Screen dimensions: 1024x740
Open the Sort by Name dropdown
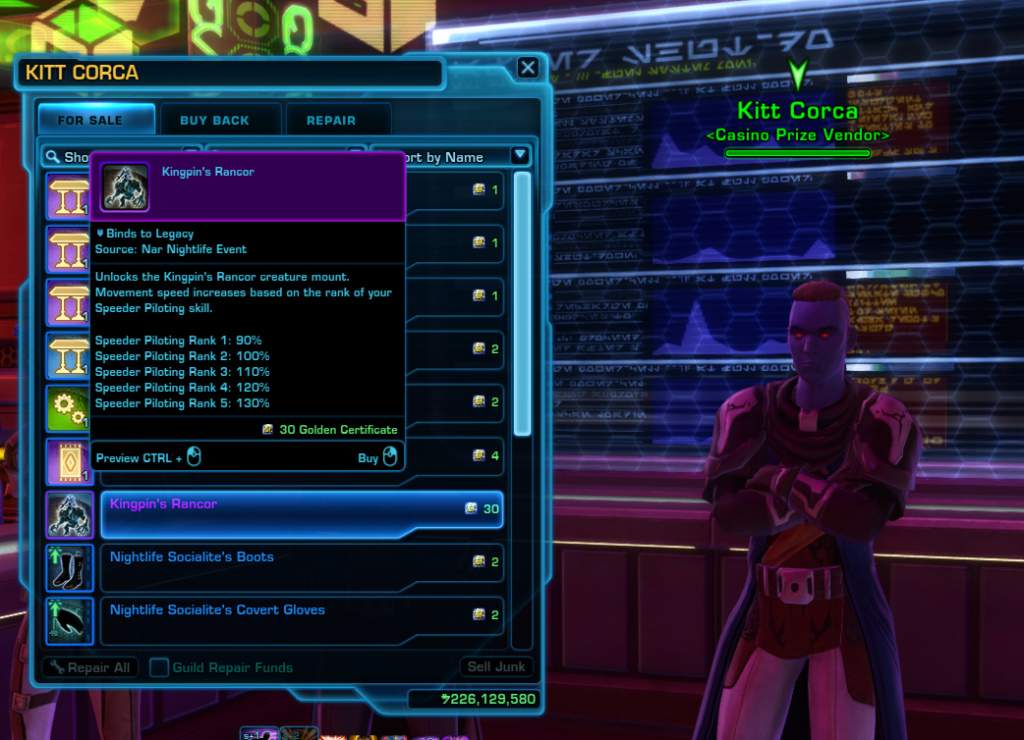[x=519, y=156]
